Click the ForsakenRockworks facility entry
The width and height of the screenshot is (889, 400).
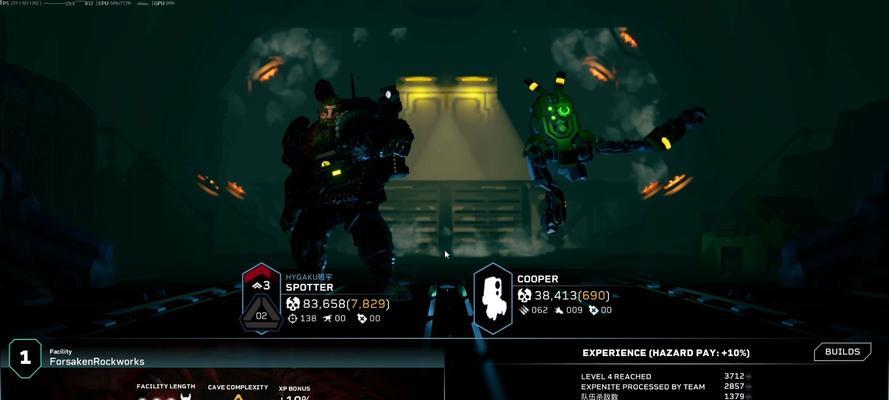tap(96, 361)
